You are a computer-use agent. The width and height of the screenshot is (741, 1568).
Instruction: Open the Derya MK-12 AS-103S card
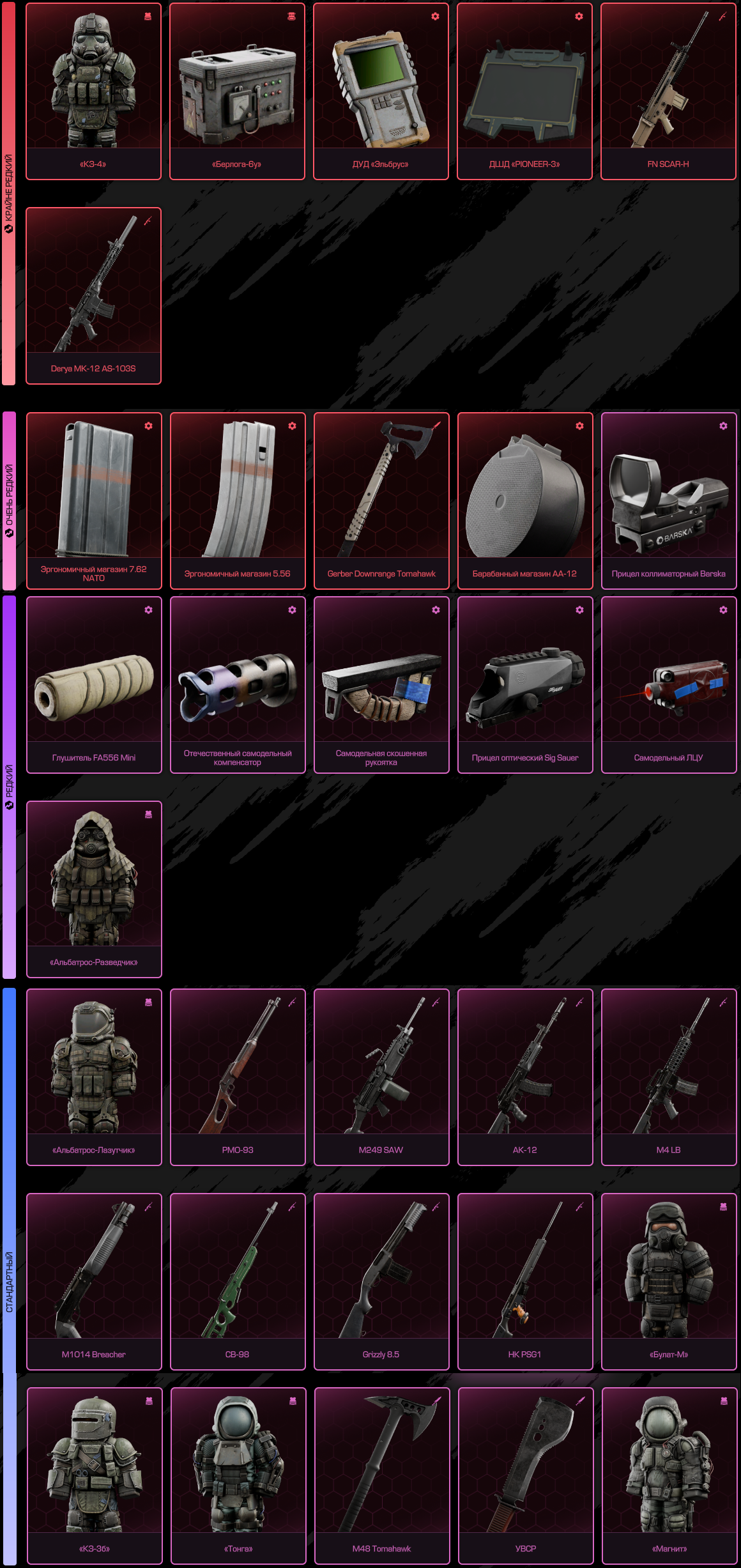pyautogui.click(x=93, y=296)
